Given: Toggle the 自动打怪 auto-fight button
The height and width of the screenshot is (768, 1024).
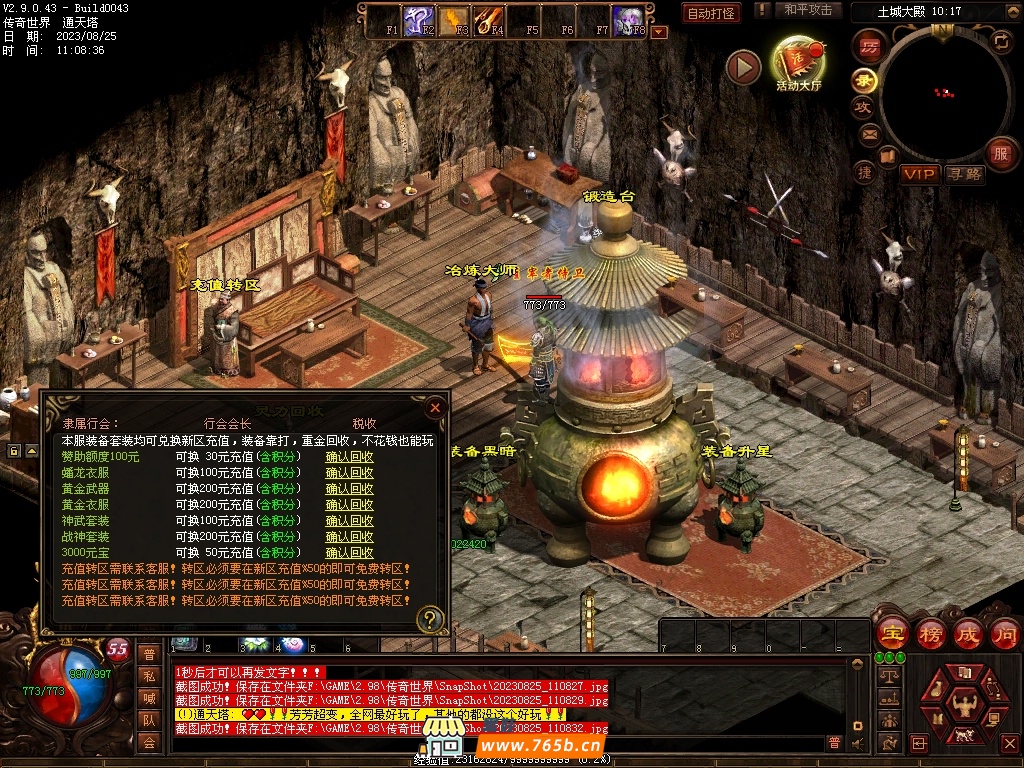Looking at the screenshot, I should (712, 13).
